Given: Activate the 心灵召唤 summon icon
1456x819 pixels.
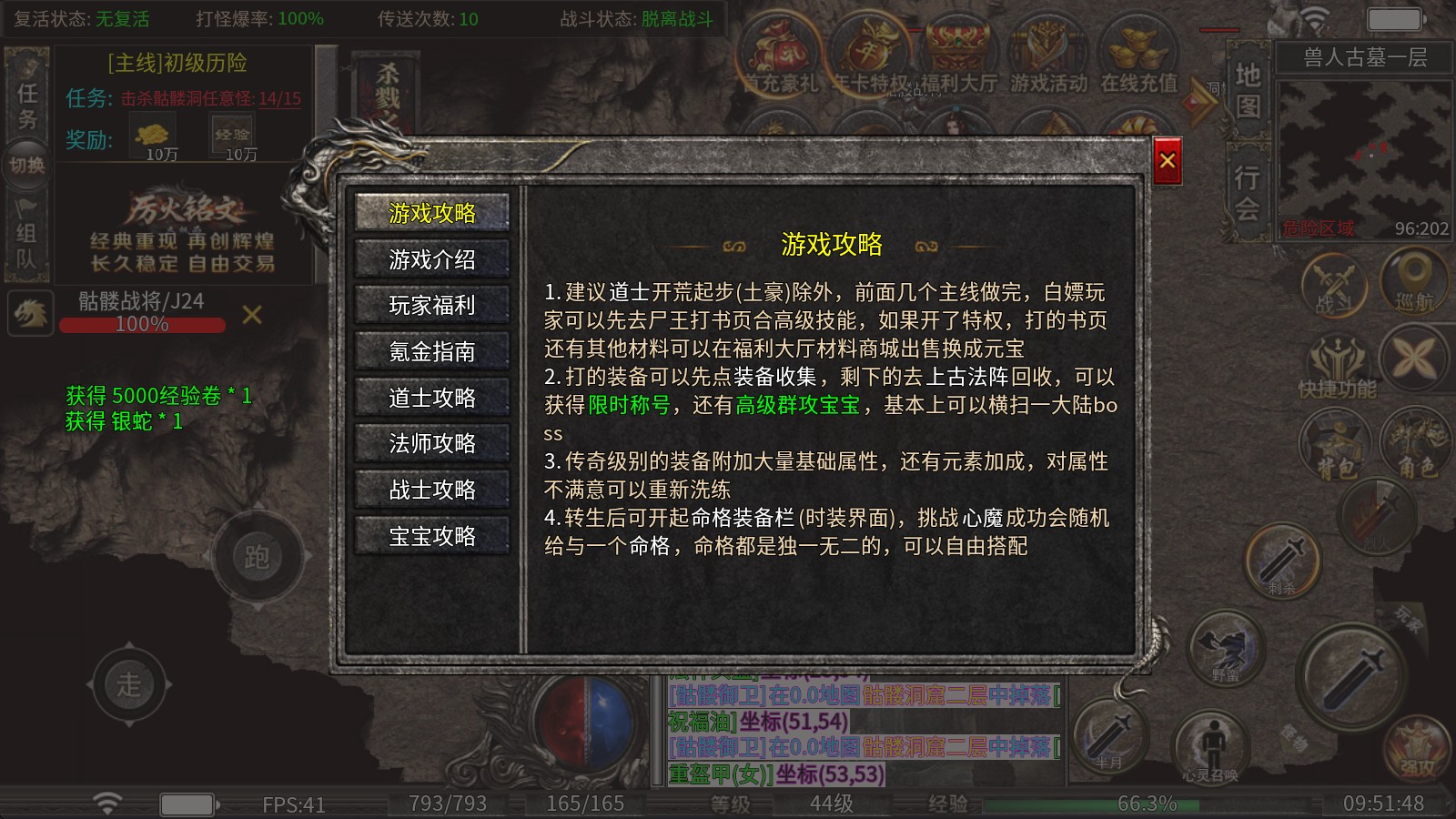Looking at the screenshot, I should click(1210, 746).
